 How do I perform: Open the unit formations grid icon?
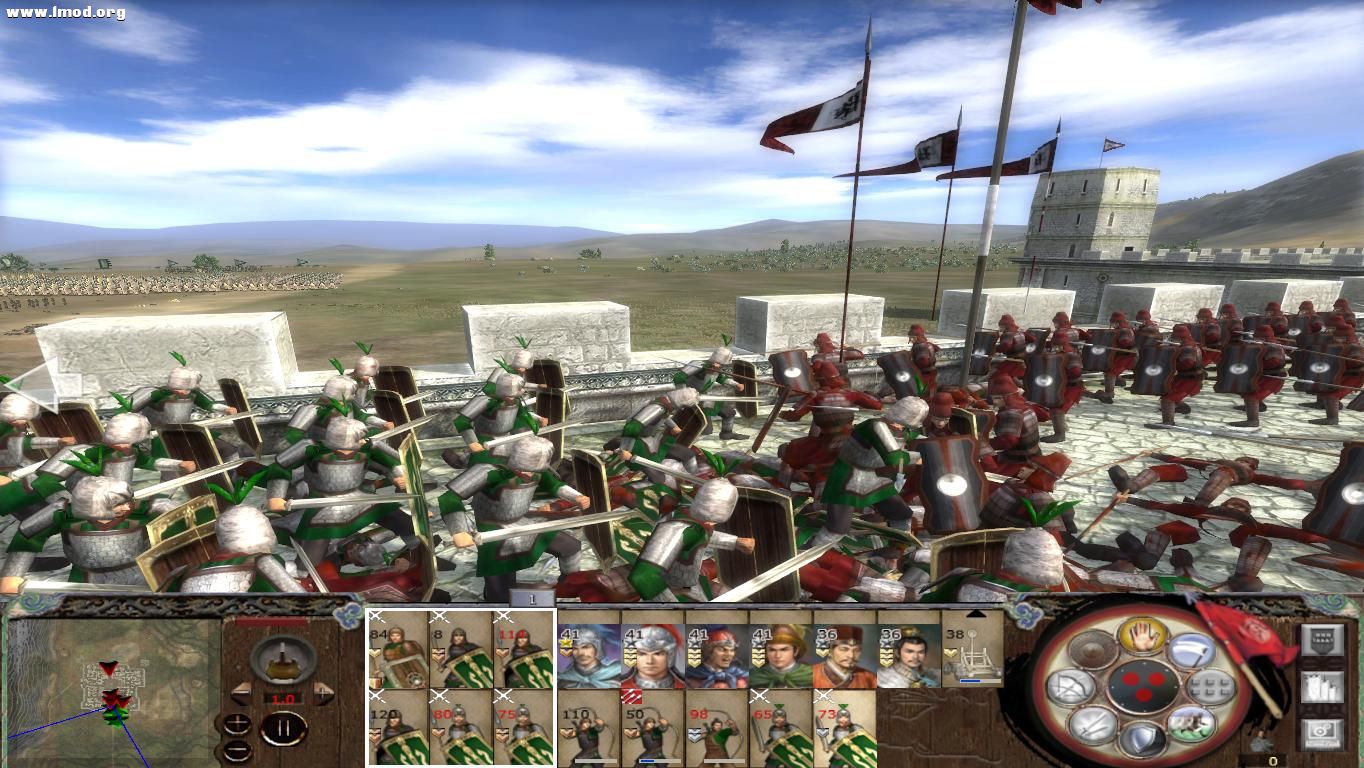point(1210,686)
